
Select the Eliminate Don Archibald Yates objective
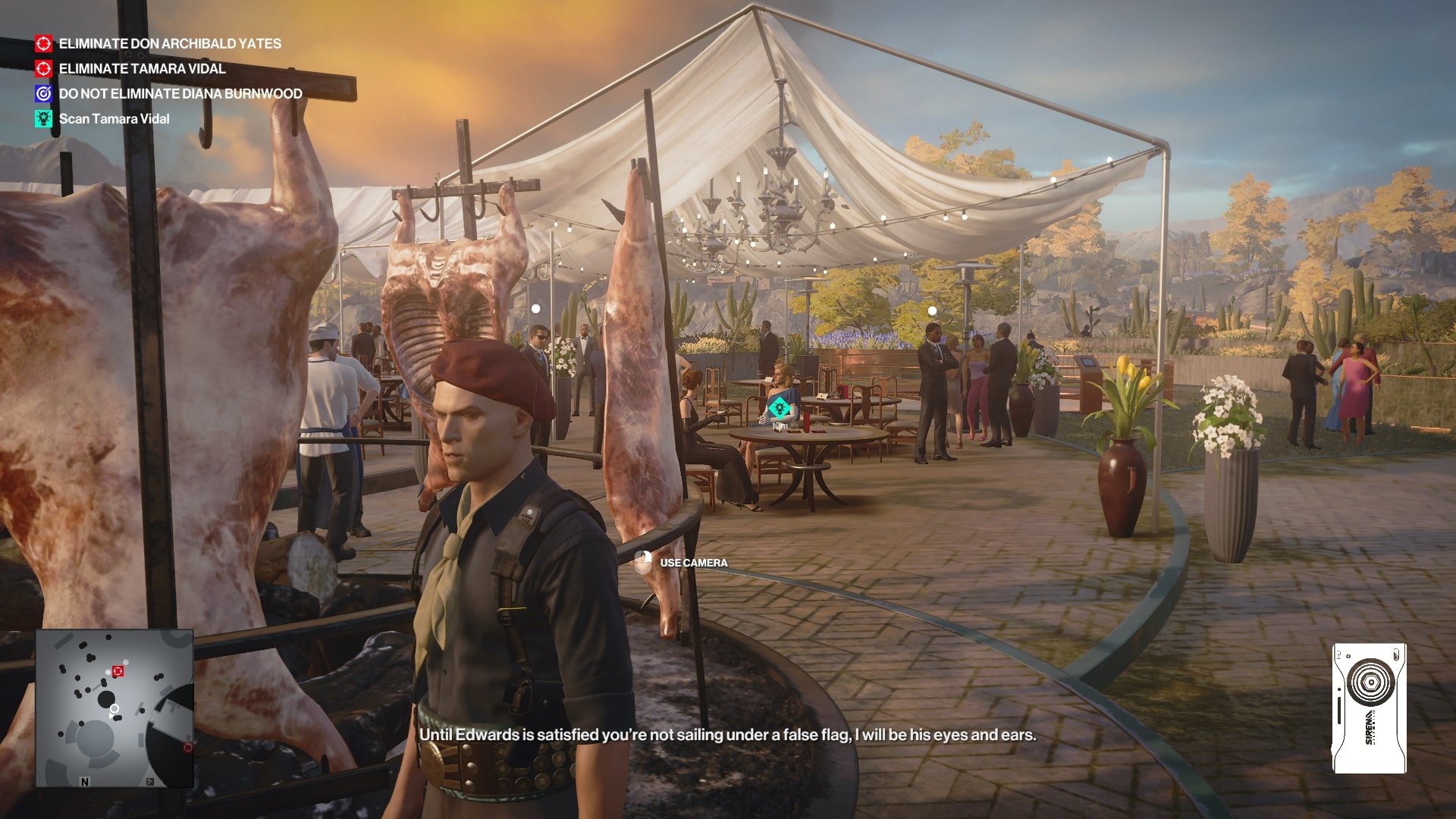pos(169,44)
